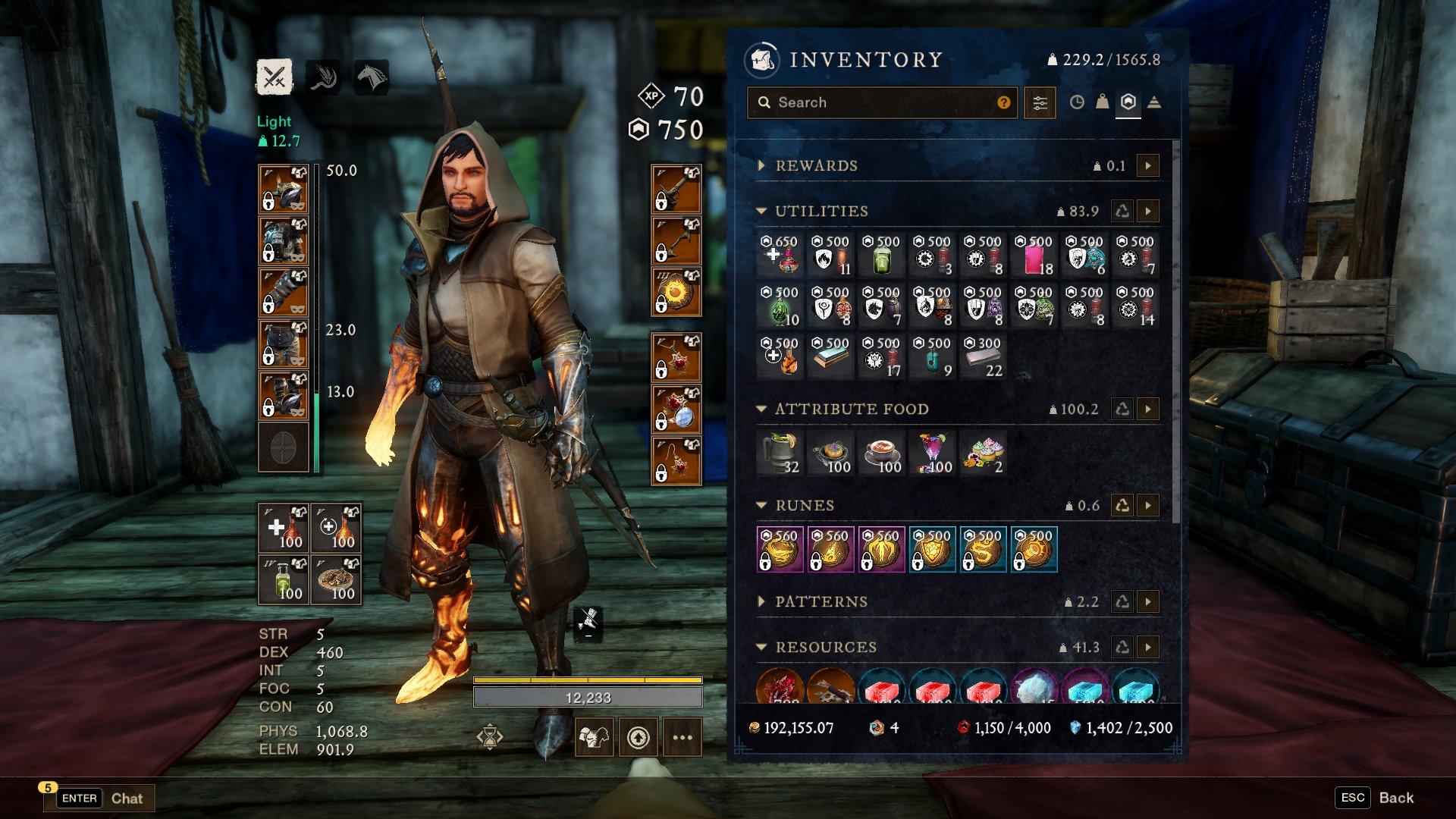Collapse the Utilities section
The width and height of the screenshot is (1456, 819).
pyautogui.click(x=761, y=211)
